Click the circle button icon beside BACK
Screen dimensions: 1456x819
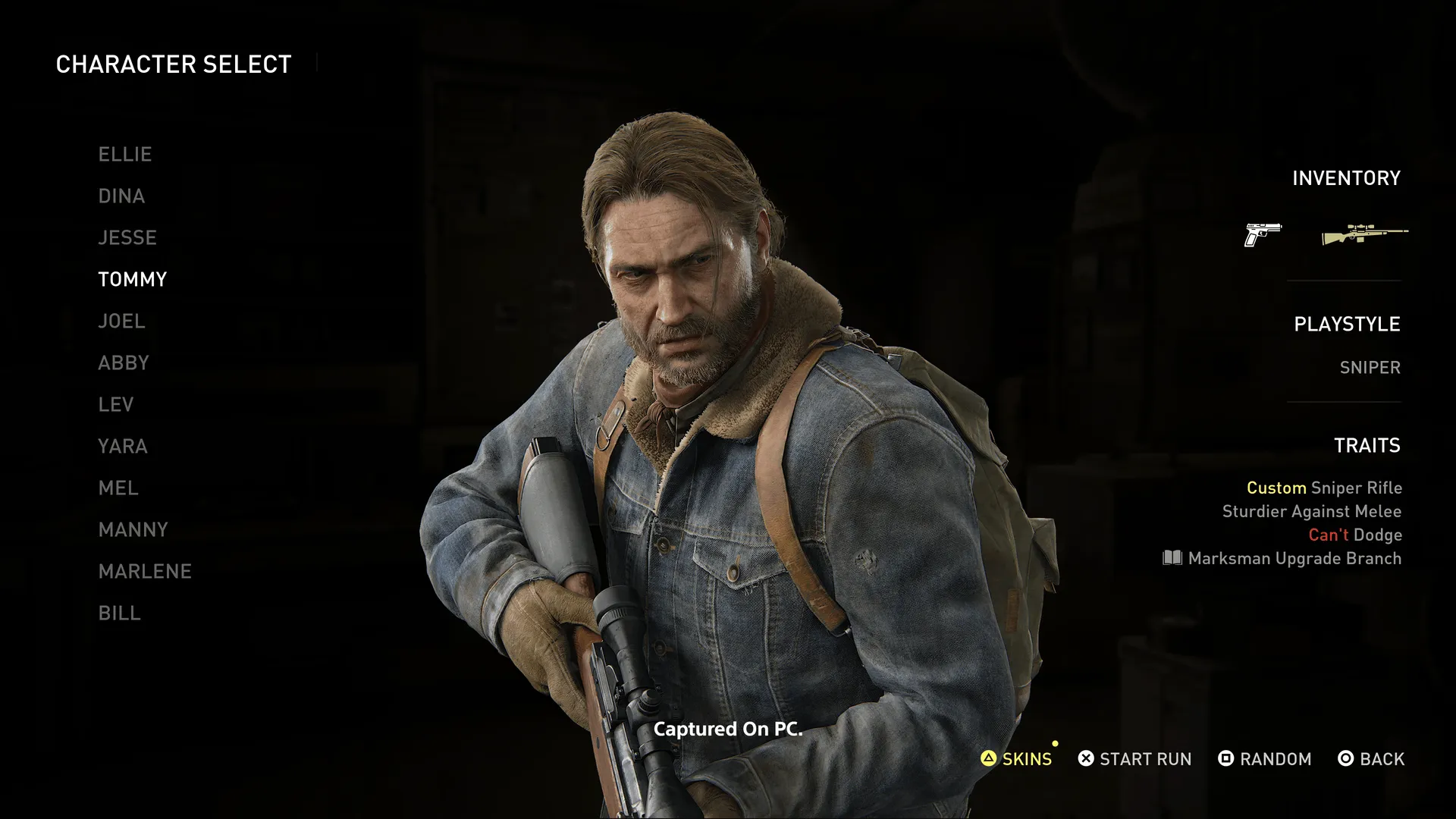(1345, 758)
